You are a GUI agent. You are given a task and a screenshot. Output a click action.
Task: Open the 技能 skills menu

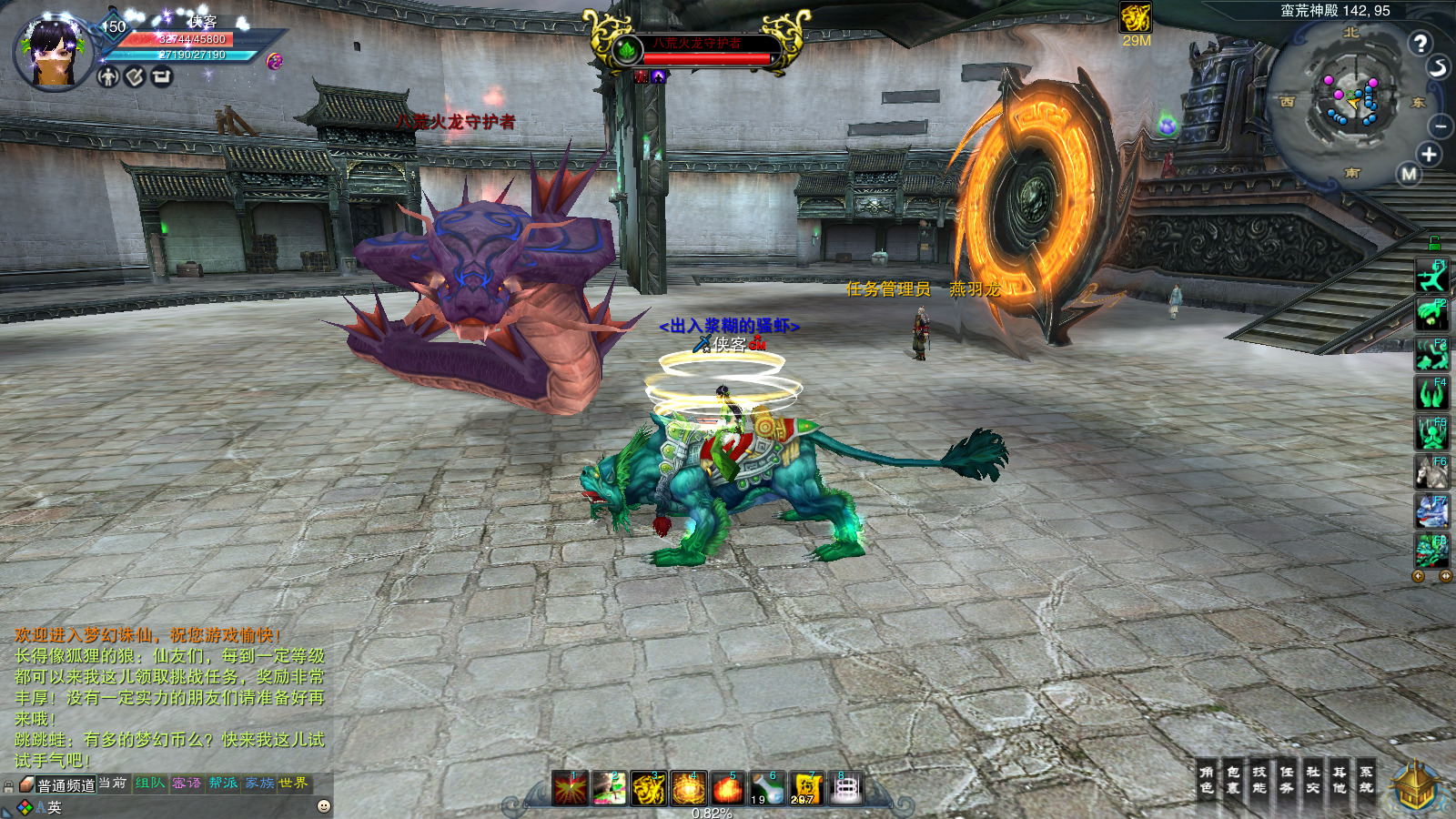[x=1259, y=780]
